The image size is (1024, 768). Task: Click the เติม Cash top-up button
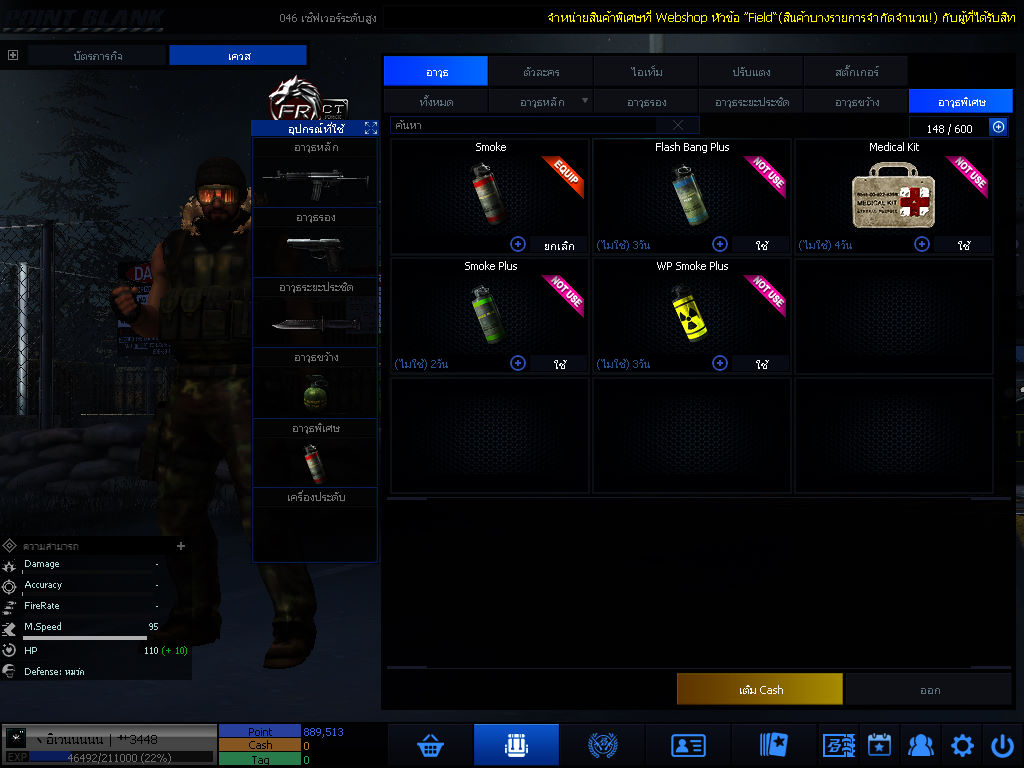pyautogui.click(x=759, y=690)
